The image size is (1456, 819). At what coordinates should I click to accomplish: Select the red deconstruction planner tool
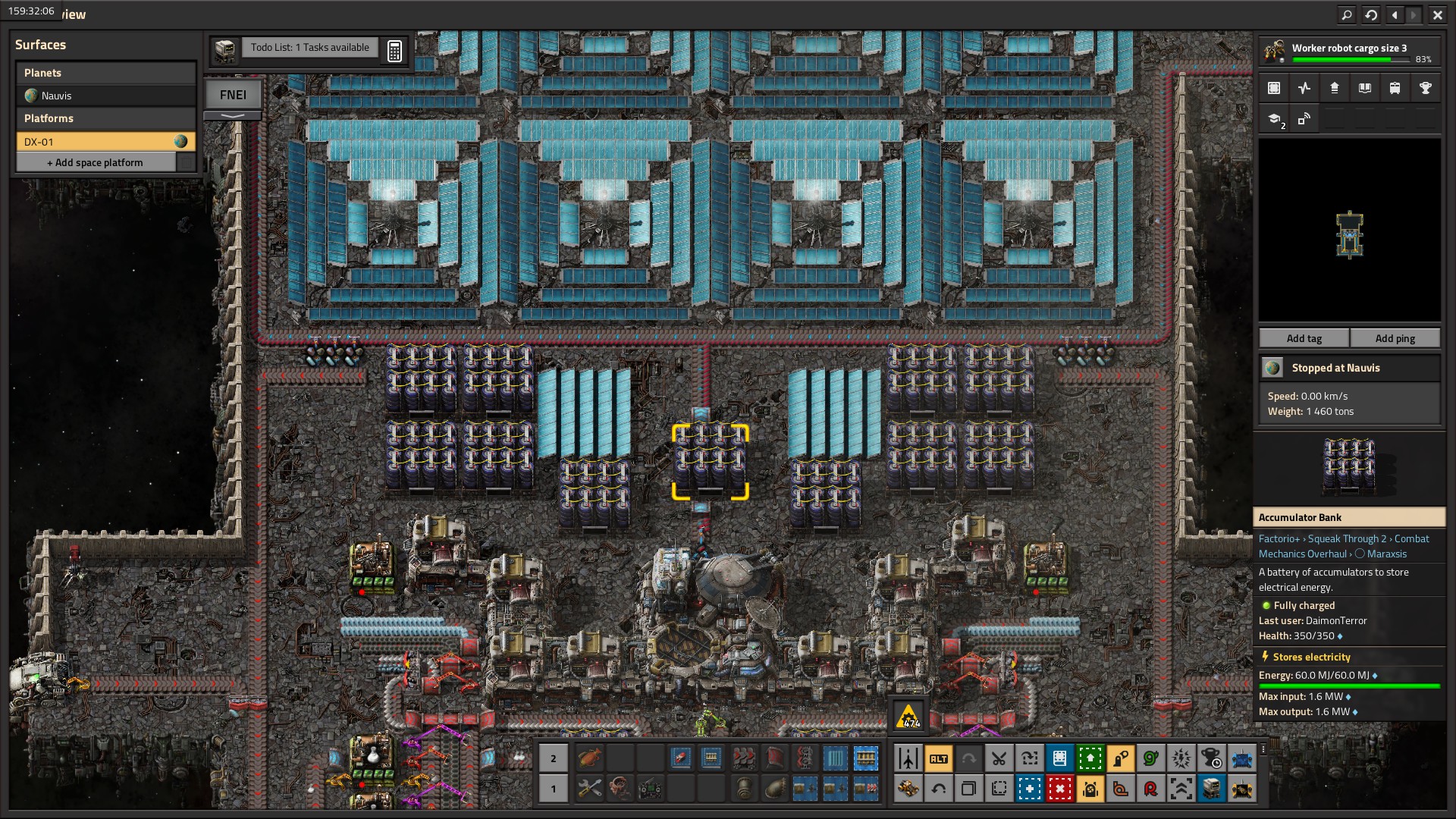click(x=1059, y=789)
